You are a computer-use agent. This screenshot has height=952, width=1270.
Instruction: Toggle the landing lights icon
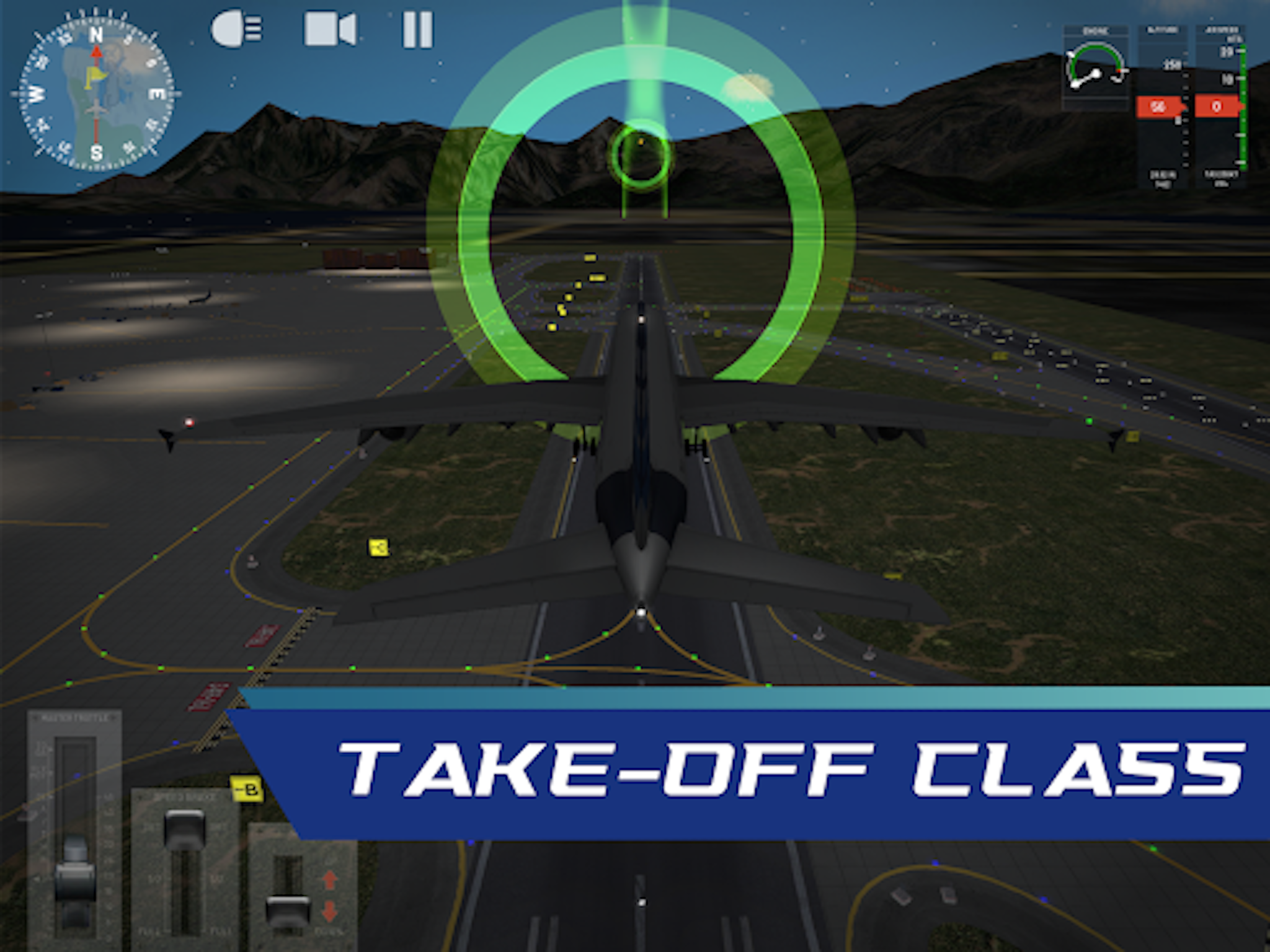pyautogui.click(x=238, y=27)
